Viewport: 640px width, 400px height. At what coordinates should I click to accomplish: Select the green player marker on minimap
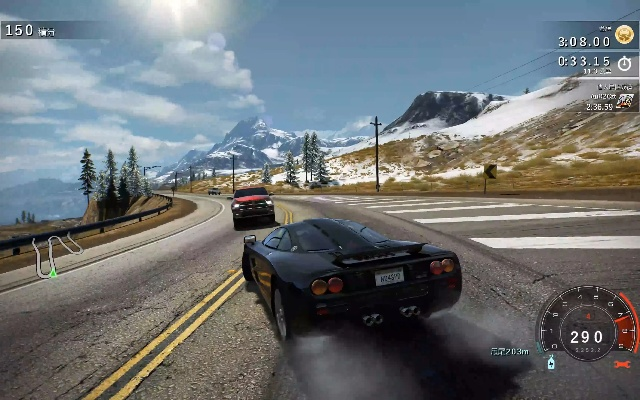(x=53, y=273)
